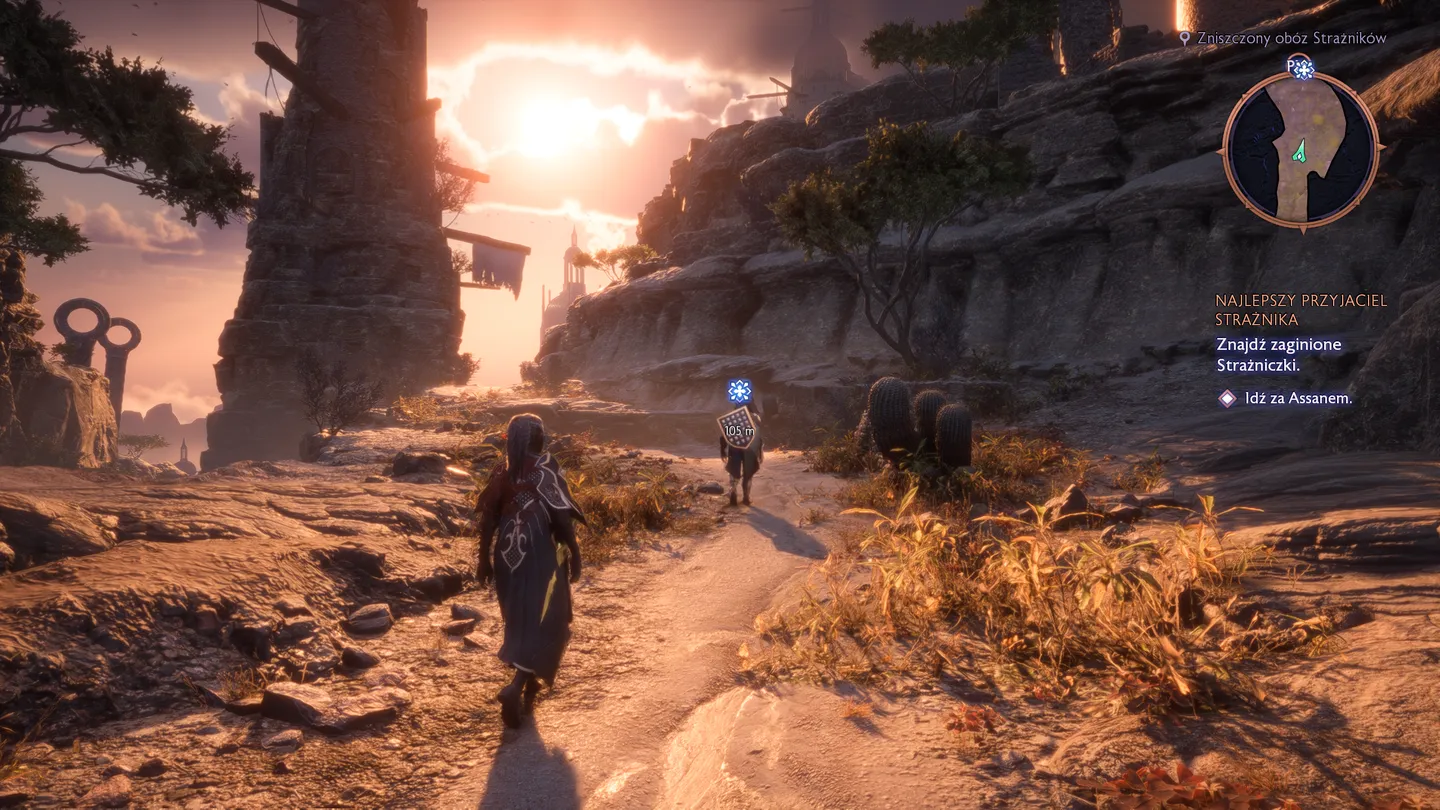Click the circular minimap
The image size is (1440, 810).
(1300, 150)
